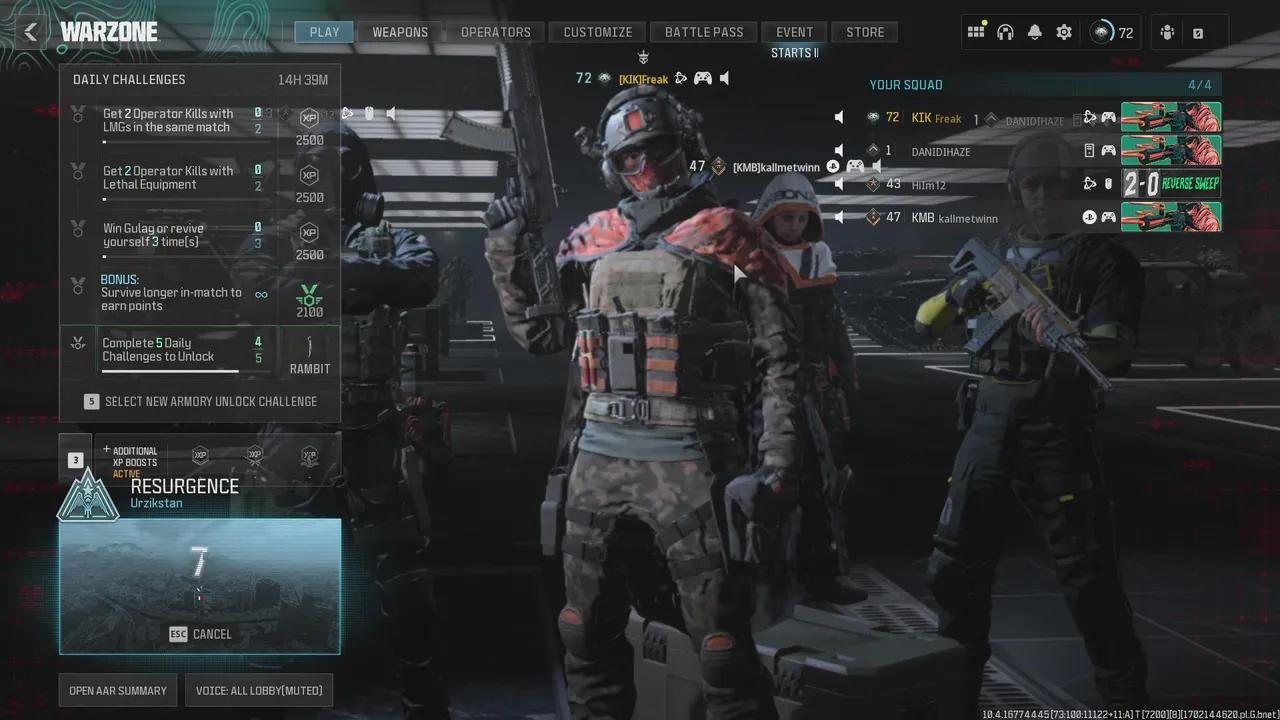Open settings with the gear icon
Viewport: 1280px width, 720px height.
(x=1064, y=32)
